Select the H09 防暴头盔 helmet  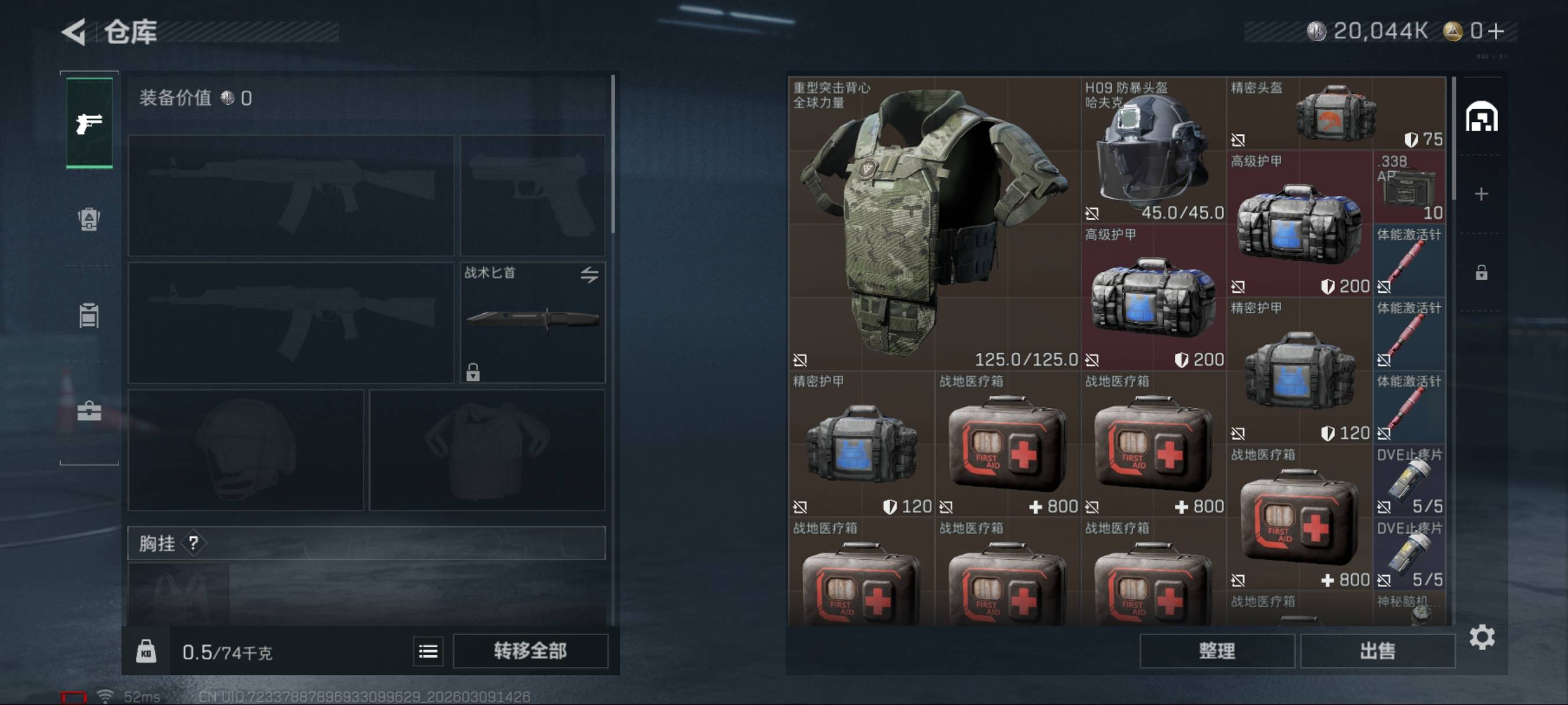[x=1153, y=150]
